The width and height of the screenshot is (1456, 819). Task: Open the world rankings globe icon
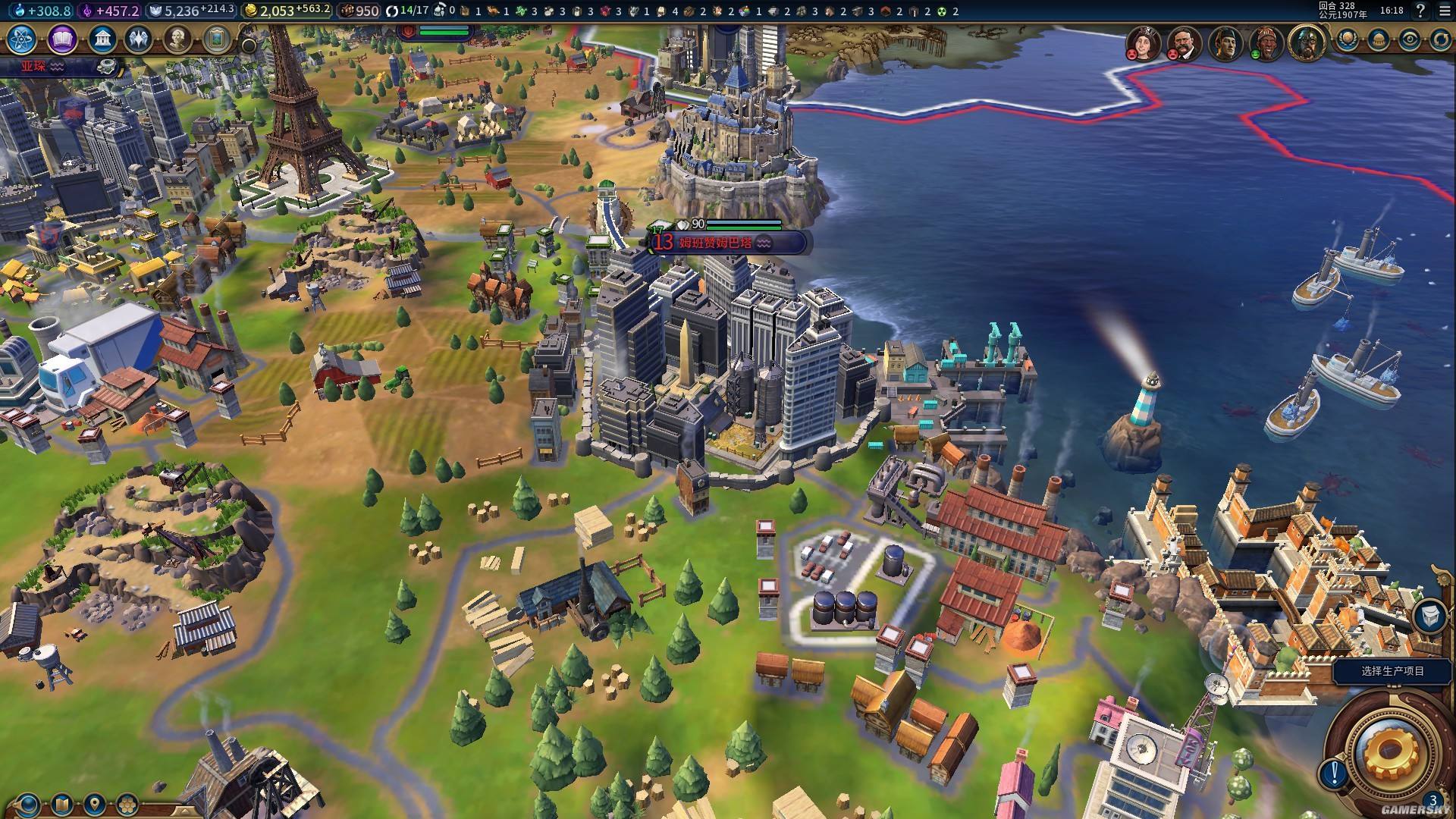pyautogui.click(x=1348, y=39)
